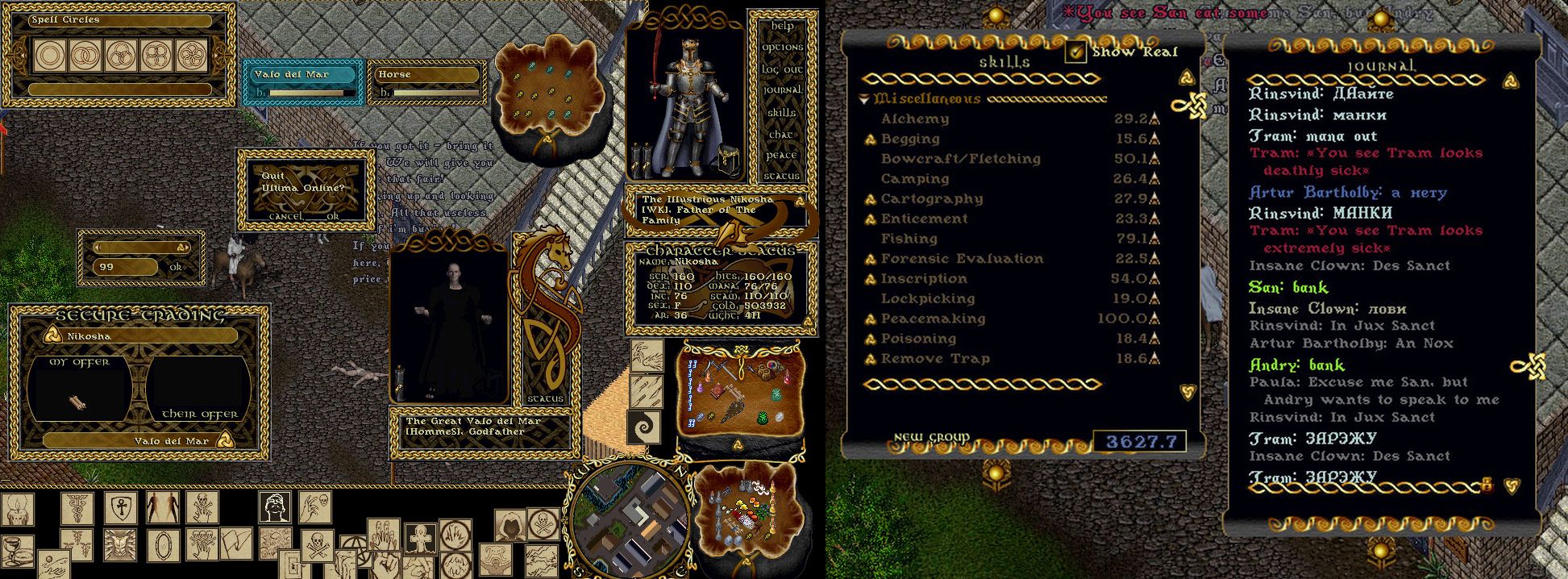Open options from the paperdoll menu

(782, 48)
